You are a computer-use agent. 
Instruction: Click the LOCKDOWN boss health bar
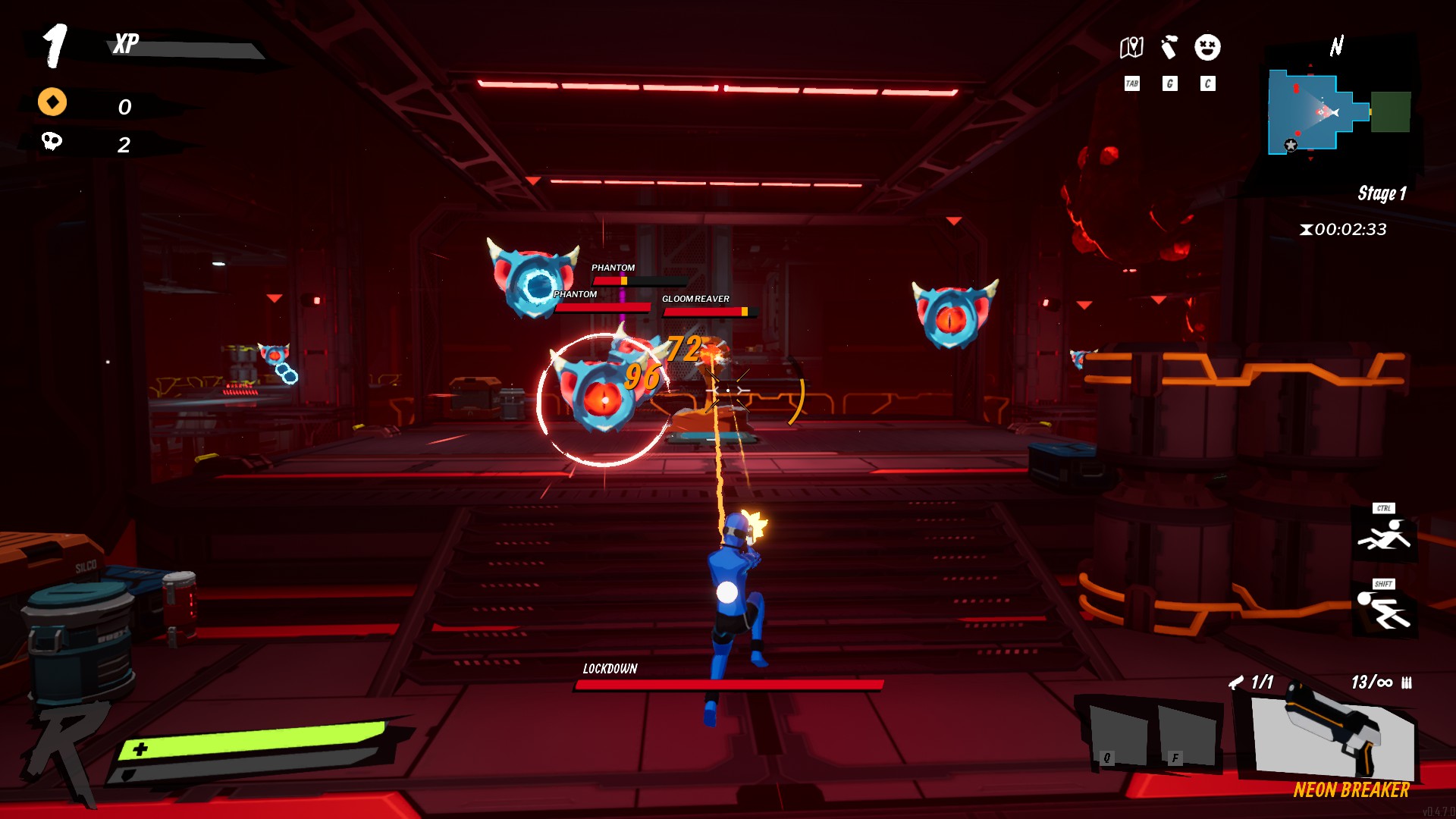tap(726, 685)
